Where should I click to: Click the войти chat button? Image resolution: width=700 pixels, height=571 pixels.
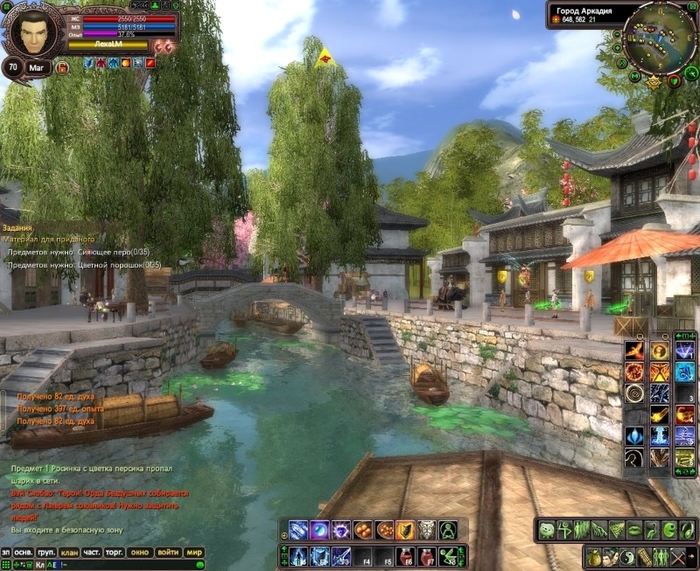pos(168,552)
